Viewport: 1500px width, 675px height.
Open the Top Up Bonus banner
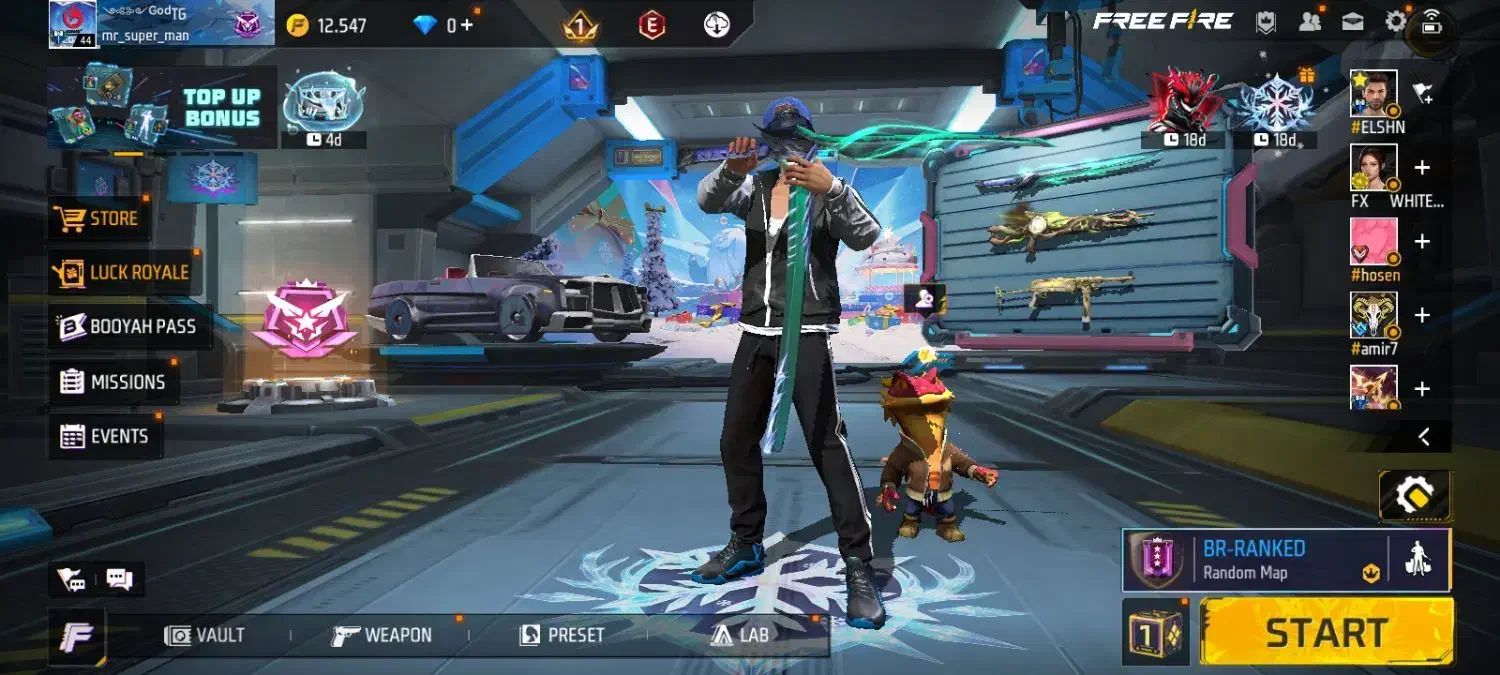[x=162, y=108]
